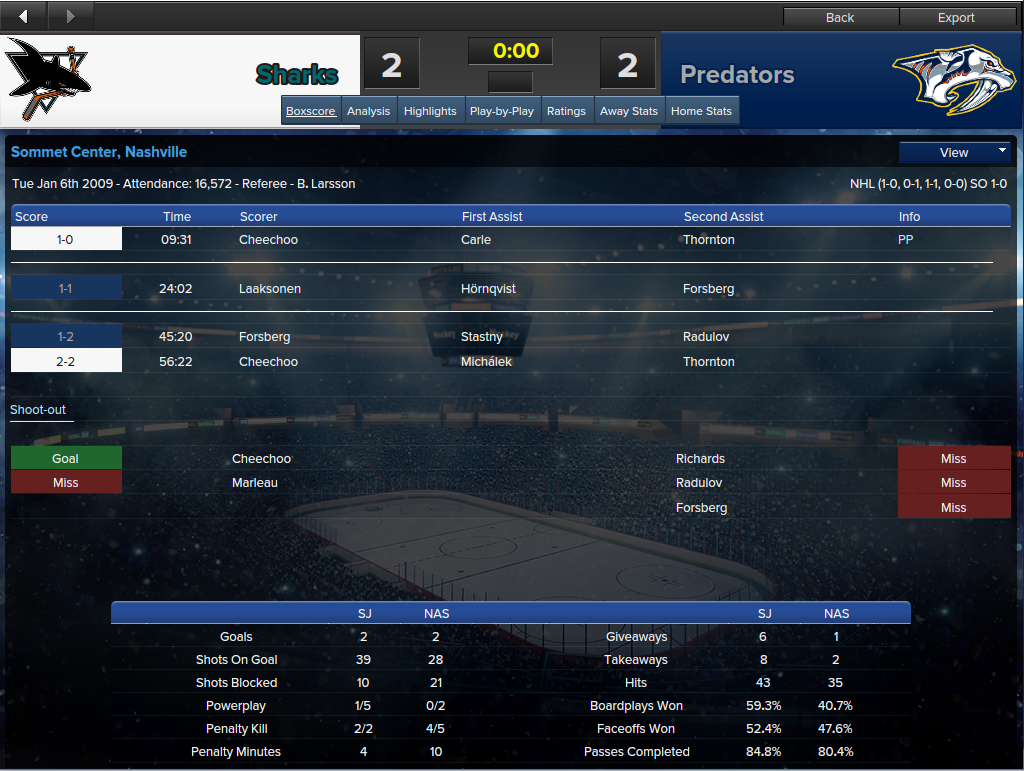
Task: Select shoot-out shooter Richards
Action: pyautogui.click(x=700, y=459)
